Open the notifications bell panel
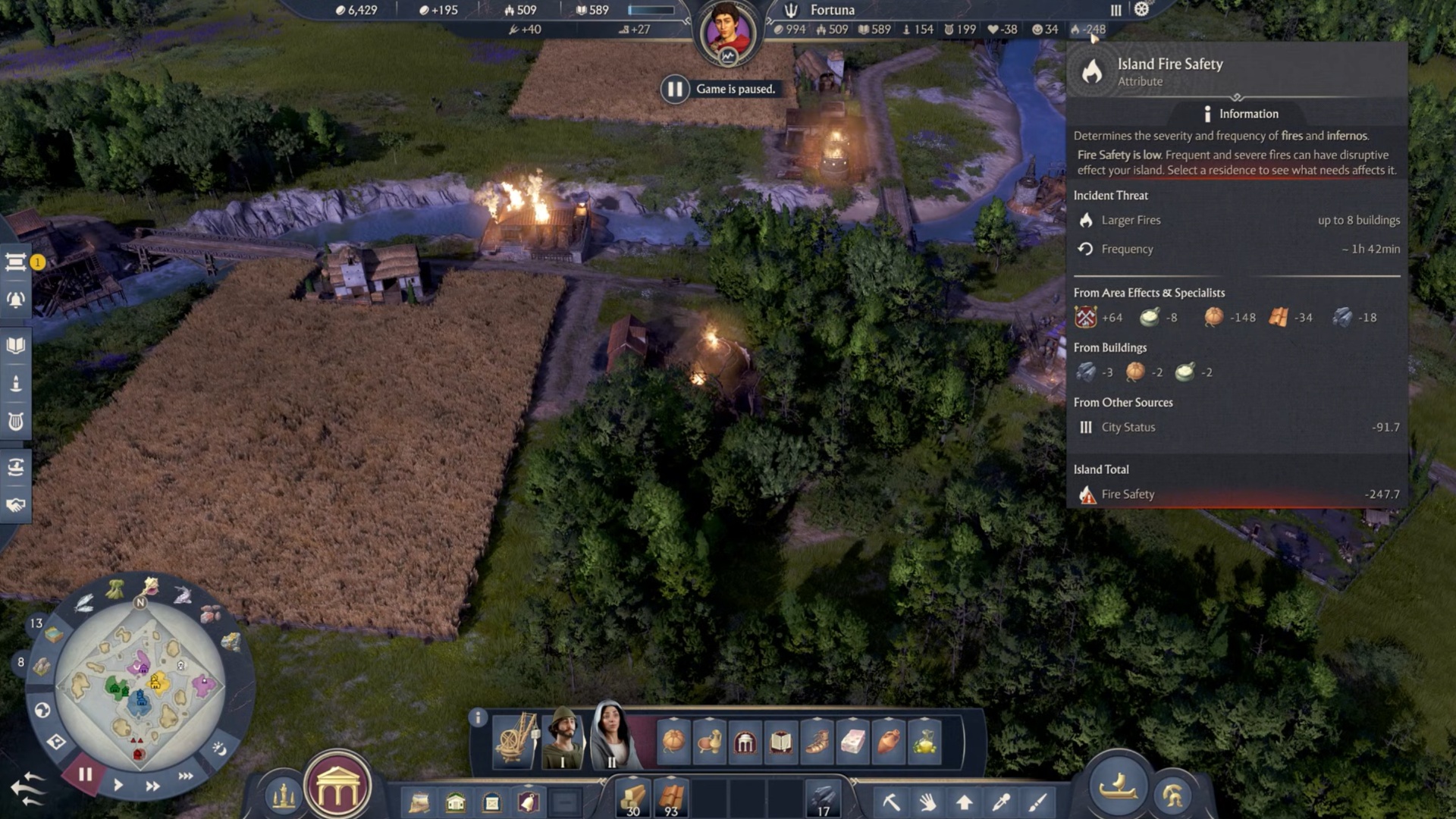The width and height of the screenshot is (1456, 819). 16,300
